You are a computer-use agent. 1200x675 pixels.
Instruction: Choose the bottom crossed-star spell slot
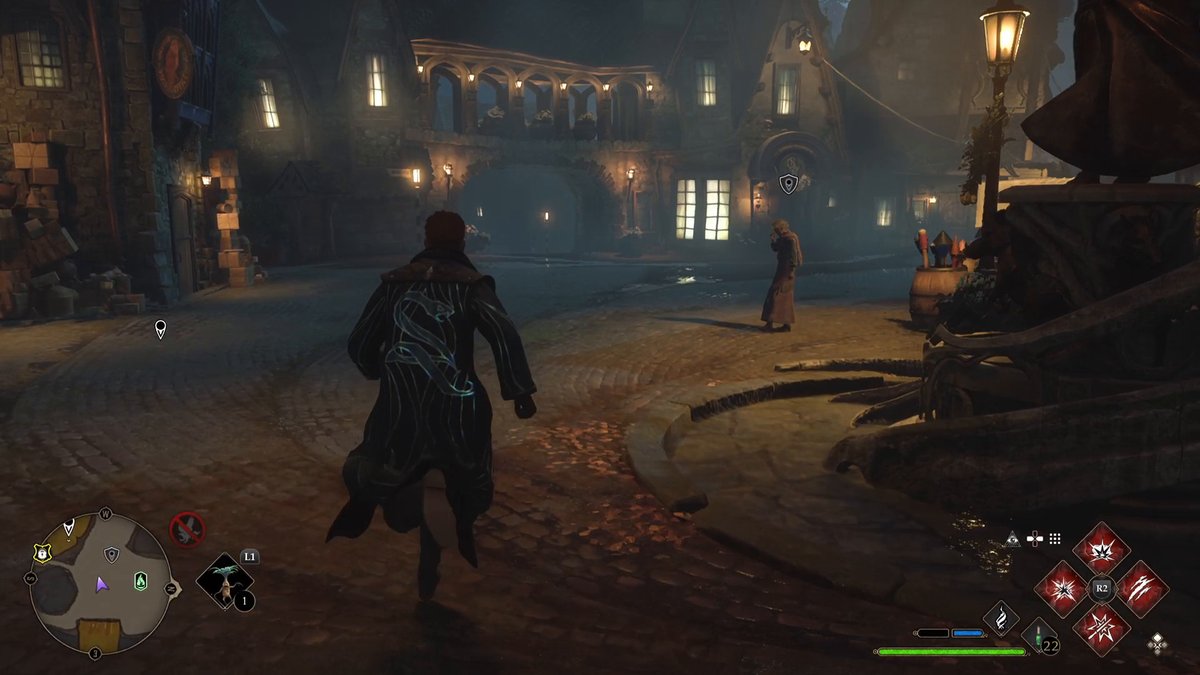pyautogui.click(x=1101, y=630)
